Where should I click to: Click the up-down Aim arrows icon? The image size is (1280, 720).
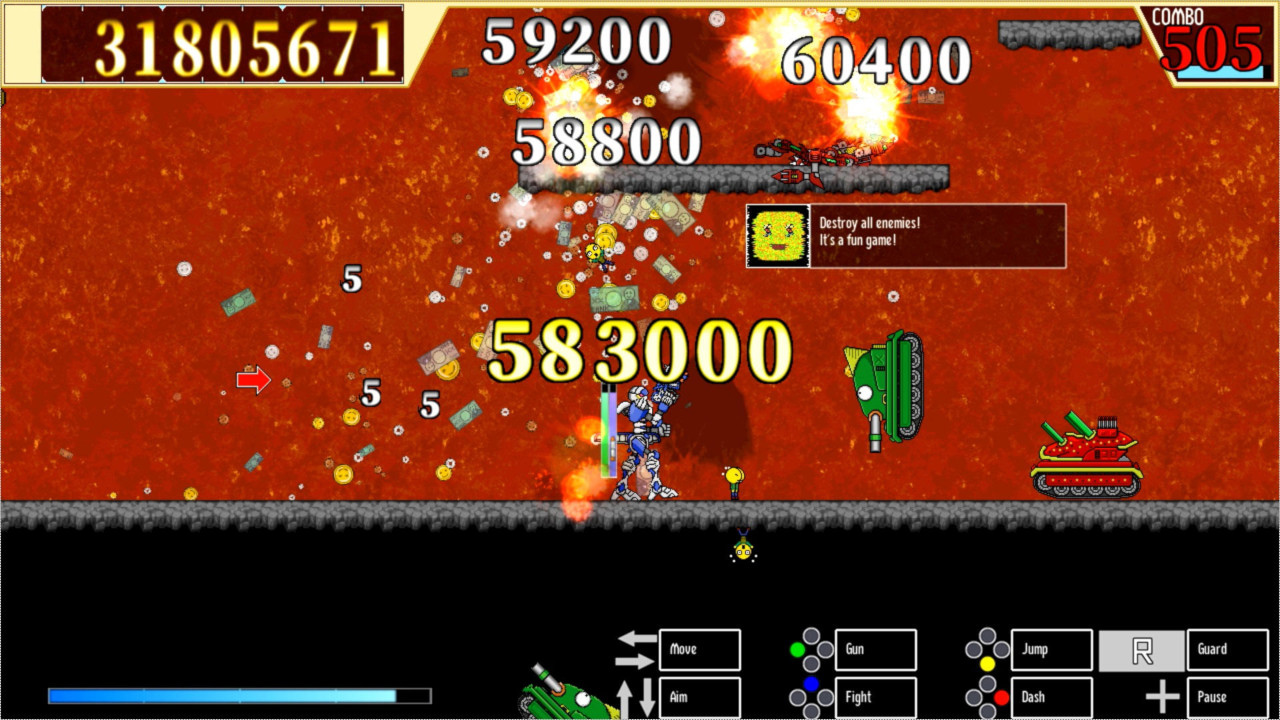click(x=638, y=697)
